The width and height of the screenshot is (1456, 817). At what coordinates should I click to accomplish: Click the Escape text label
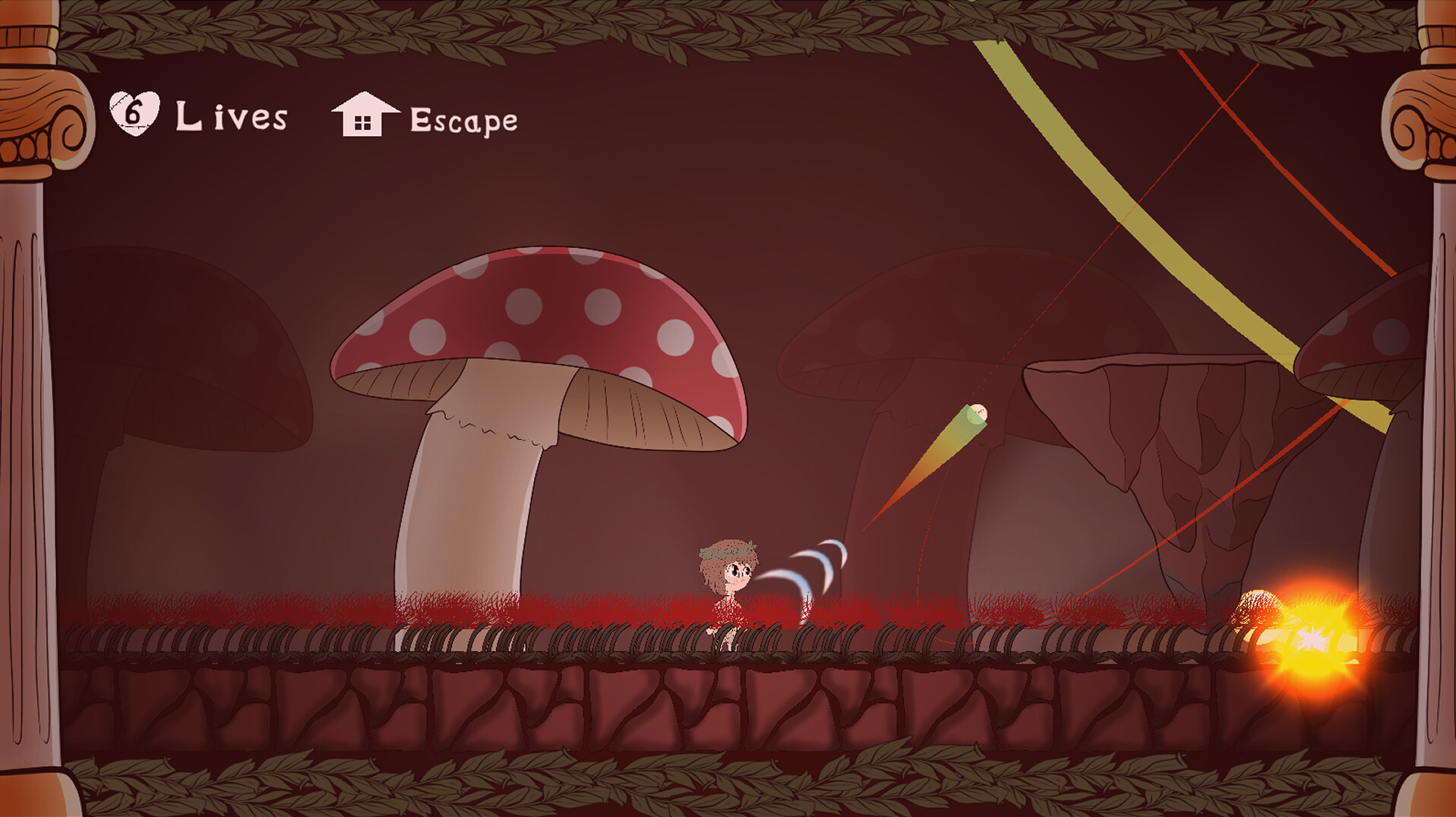tap(463, 119)
